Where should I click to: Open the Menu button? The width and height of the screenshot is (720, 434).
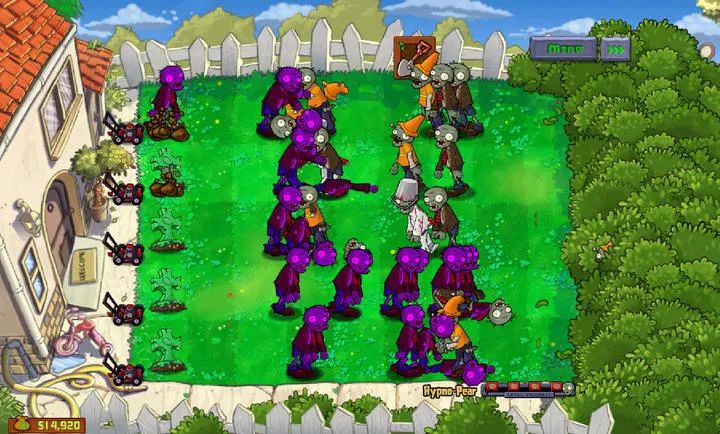tap(563, 47)
